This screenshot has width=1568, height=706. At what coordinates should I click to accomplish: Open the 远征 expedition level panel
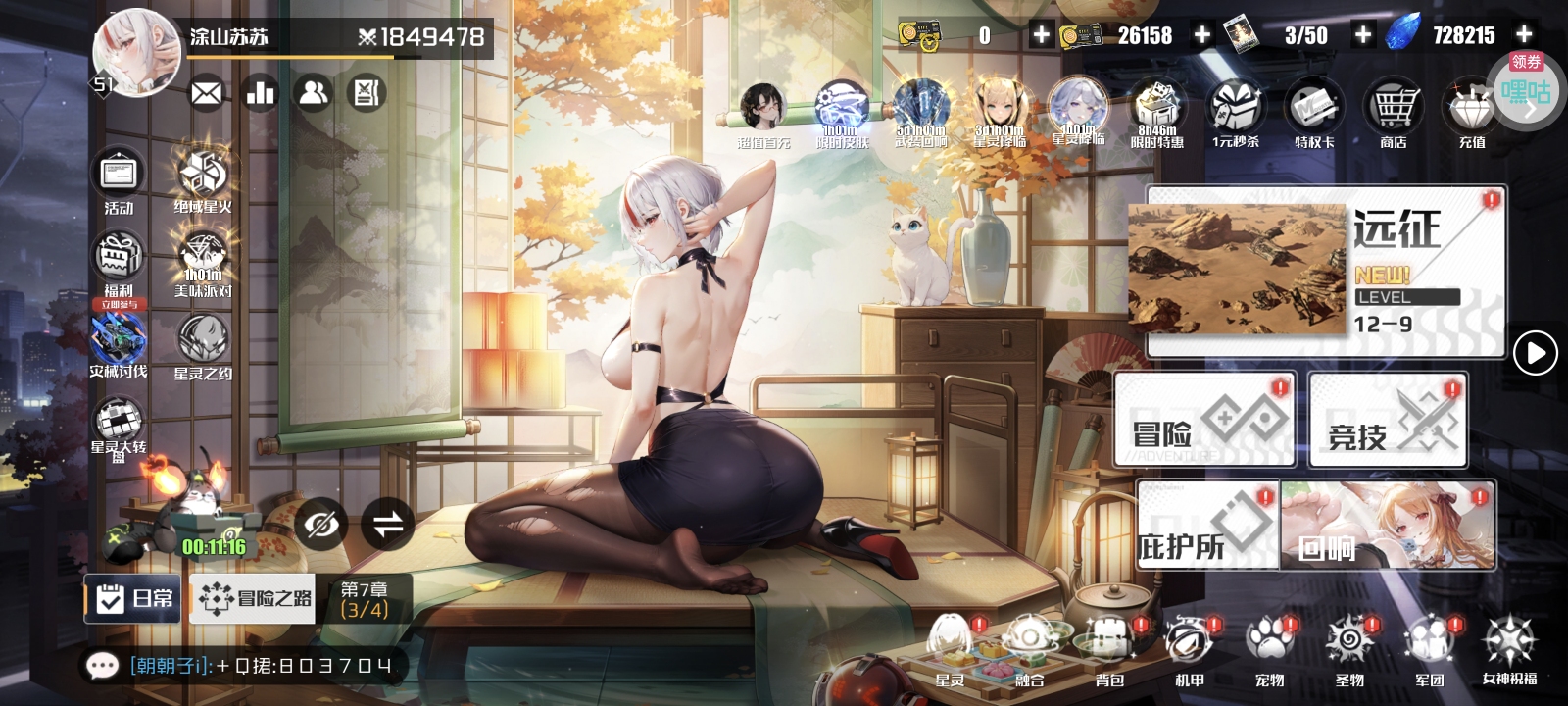click(x=1323, y=272)
